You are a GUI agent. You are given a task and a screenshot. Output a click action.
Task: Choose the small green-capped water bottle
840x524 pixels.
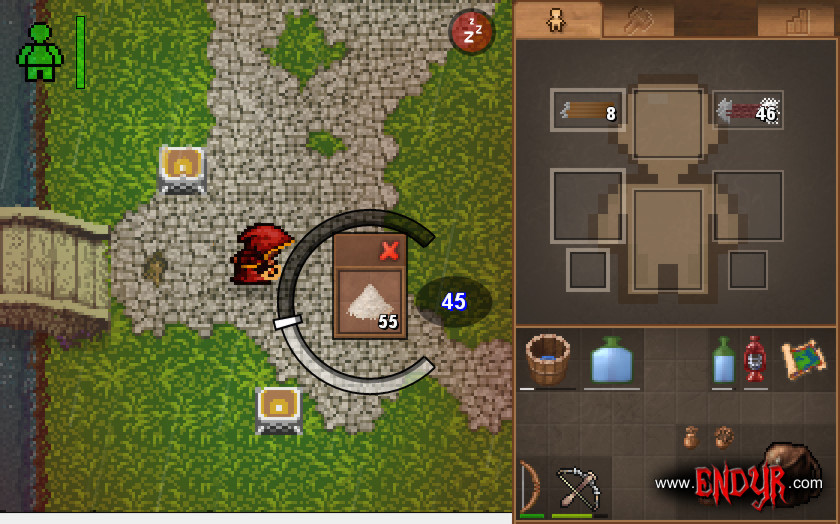pos(722,361)
